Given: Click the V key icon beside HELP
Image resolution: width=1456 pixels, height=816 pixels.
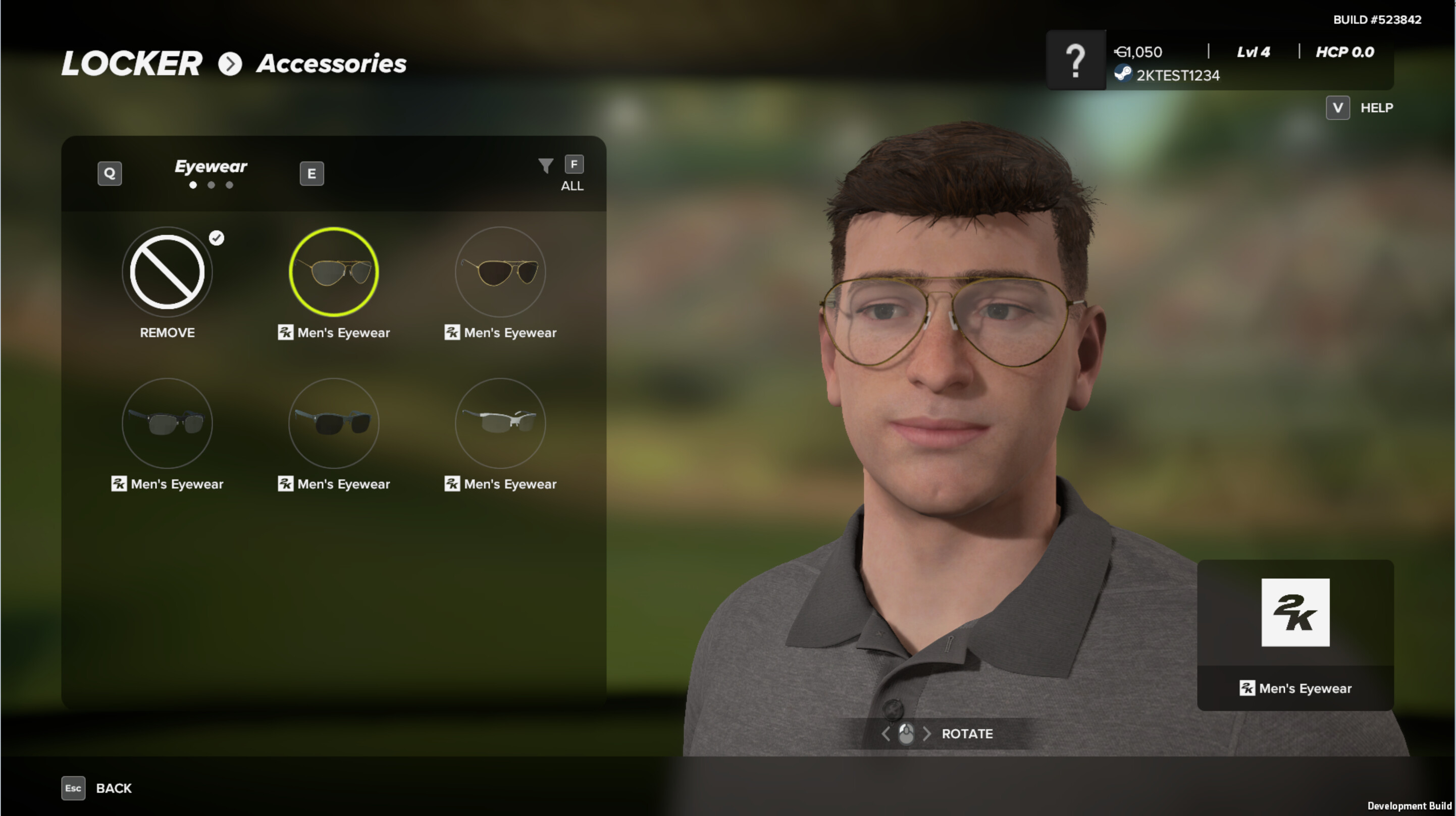Looking at the screenshot, I should coord(1338,107).
